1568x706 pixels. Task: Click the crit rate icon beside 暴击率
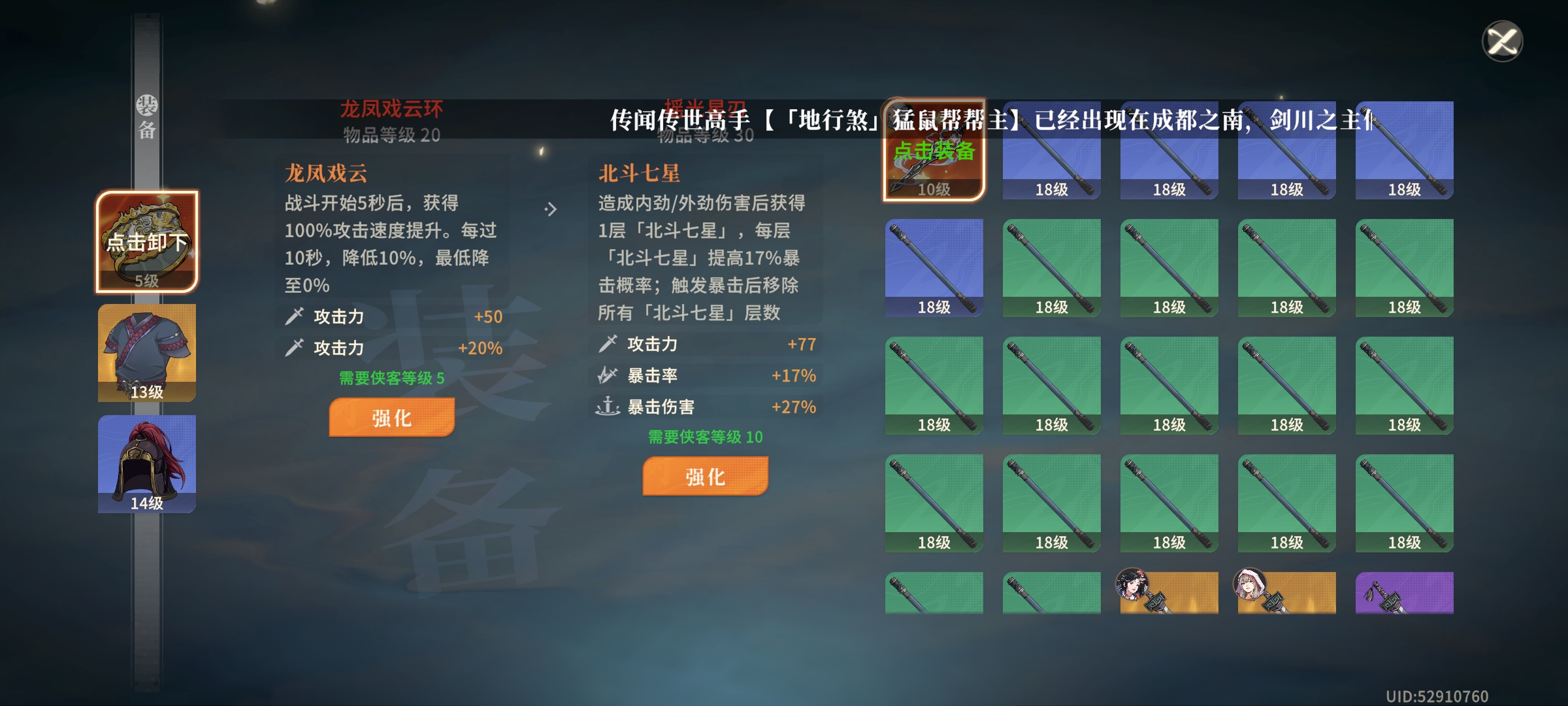(609, 375)
